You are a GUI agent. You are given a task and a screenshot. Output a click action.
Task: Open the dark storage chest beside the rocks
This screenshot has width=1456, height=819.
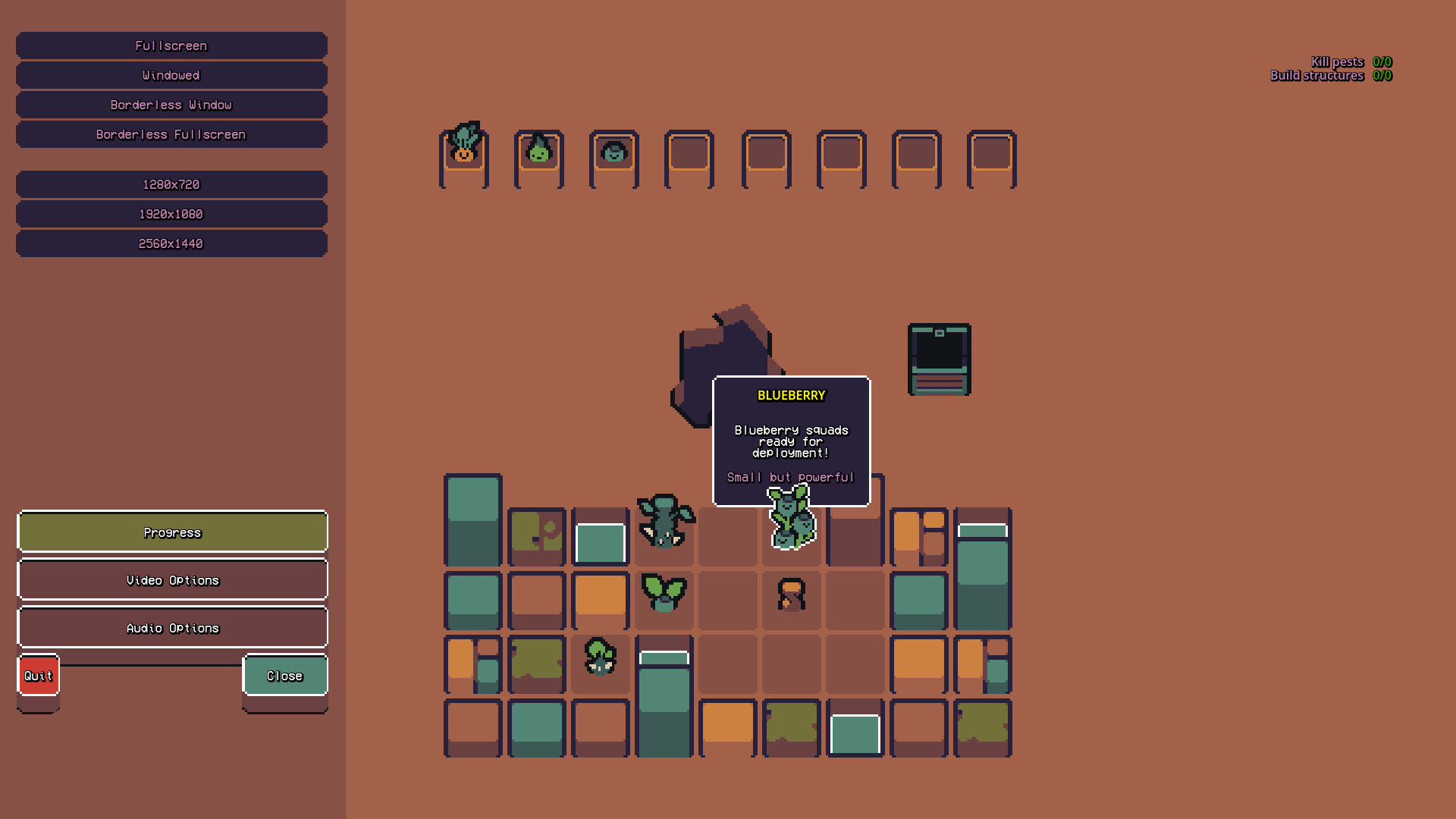point(939,359)
